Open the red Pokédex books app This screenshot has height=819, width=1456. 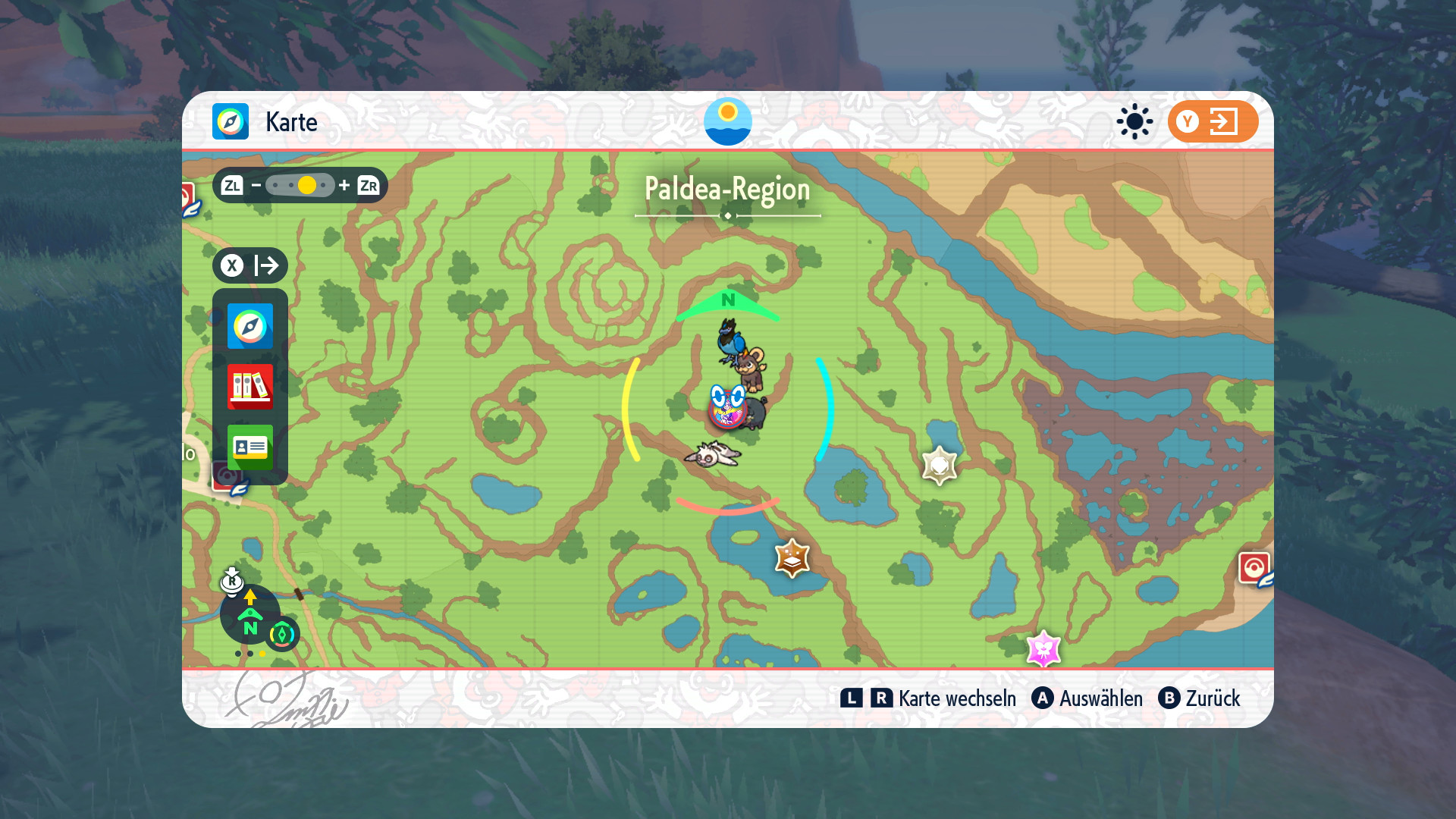click(x=250, y=386)
